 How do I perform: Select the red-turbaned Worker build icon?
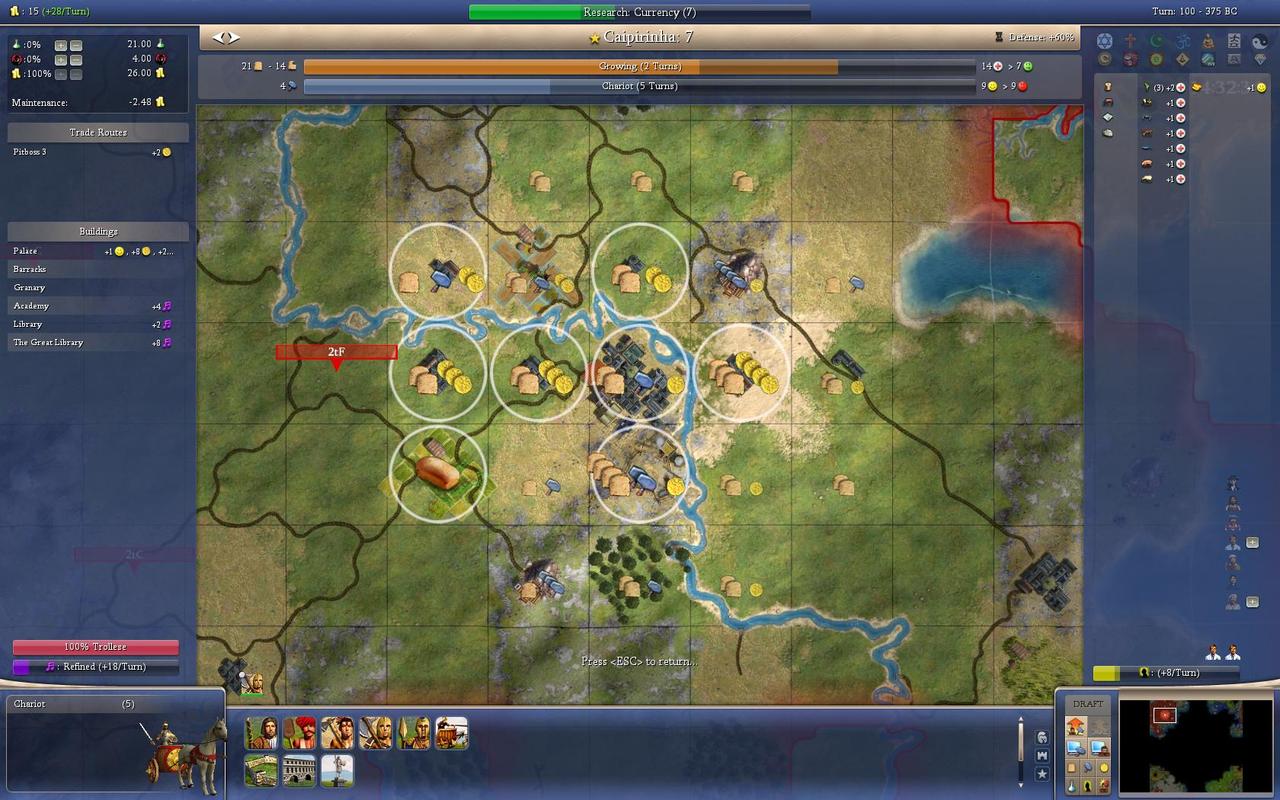click(x=299, y=733)
